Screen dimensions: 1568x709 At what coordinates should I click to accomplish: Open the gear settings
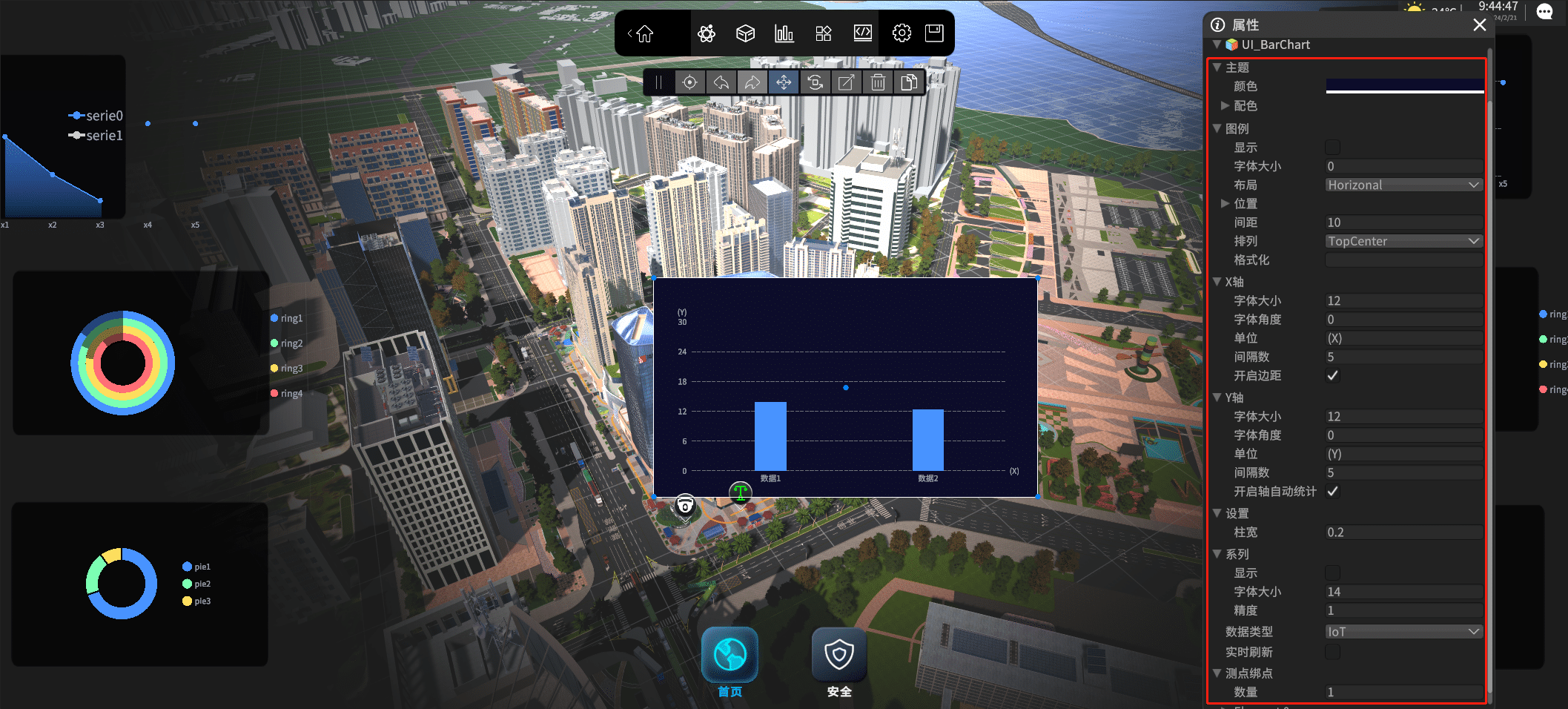pyautogui.click(x=902, y=33)
